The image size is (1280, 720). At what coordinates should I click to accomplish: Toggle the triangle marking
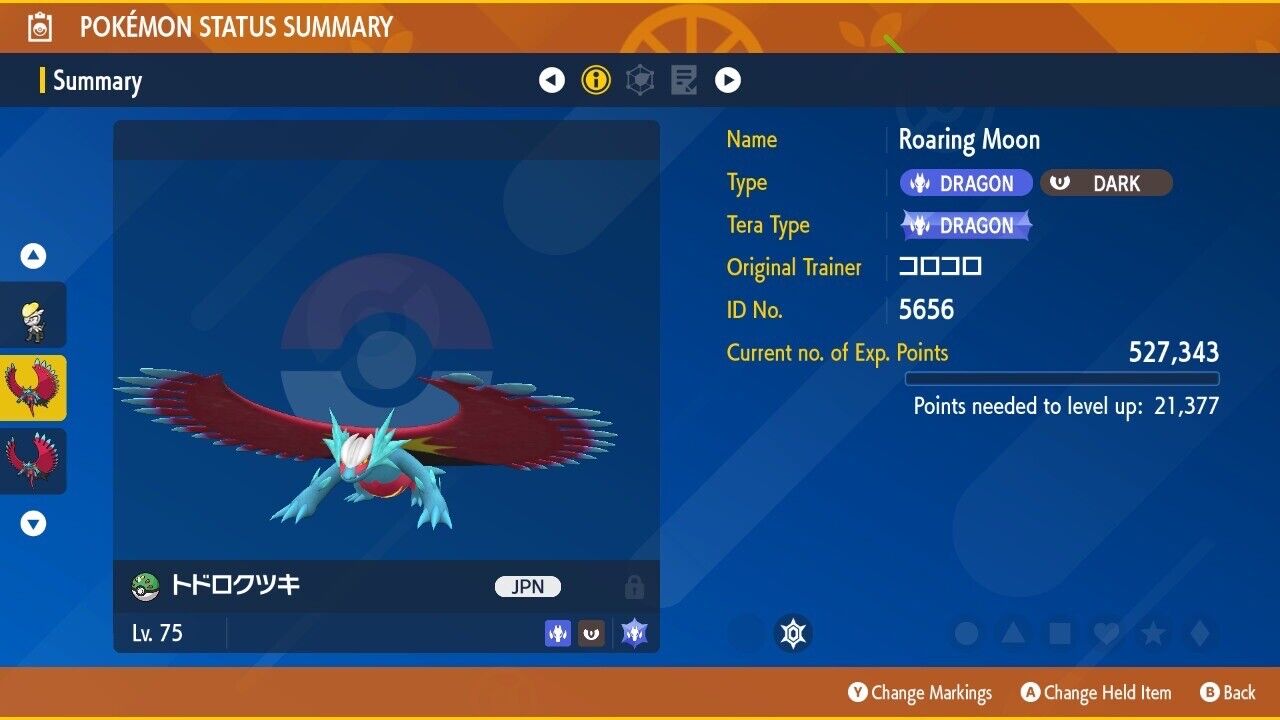(x=1013, y=634)
